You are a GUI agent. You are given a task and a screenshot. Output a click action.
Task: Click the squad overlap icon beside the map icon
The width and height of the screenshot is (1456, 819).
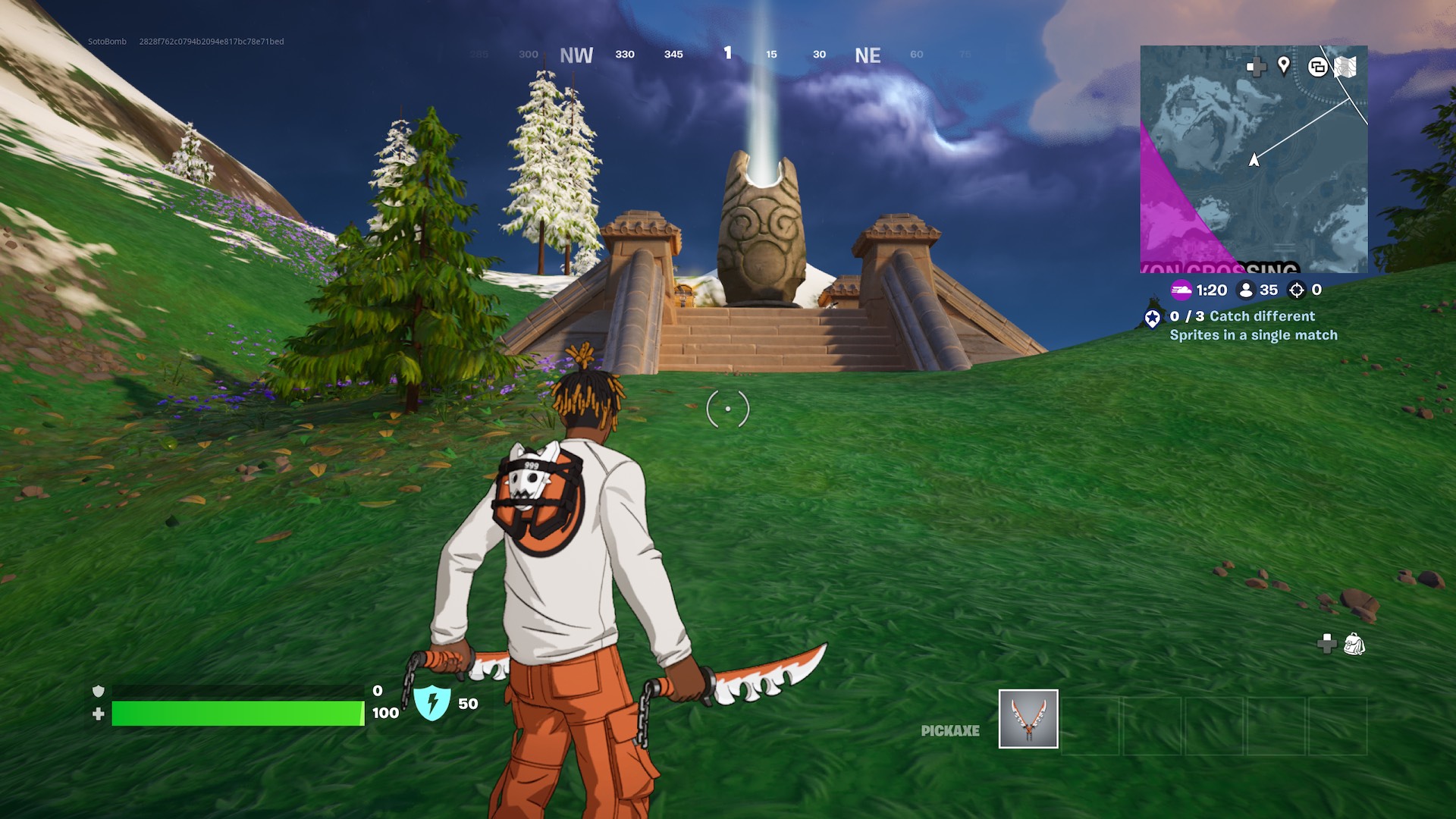tap(1318, 67)
